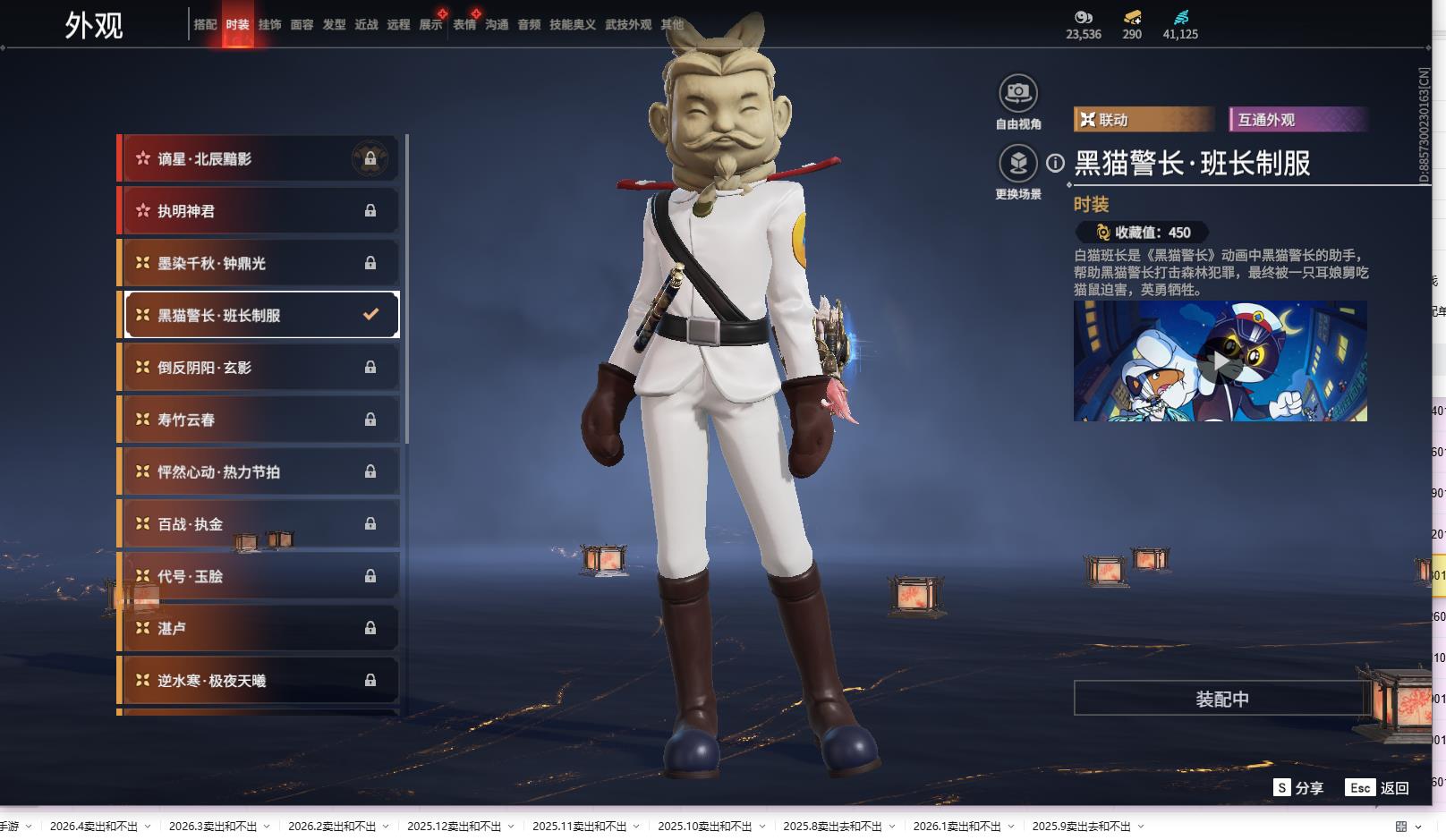This screenshot has width=1446, height=840.
Task: Go back with the 返回 button
Action: [1378, 787]
